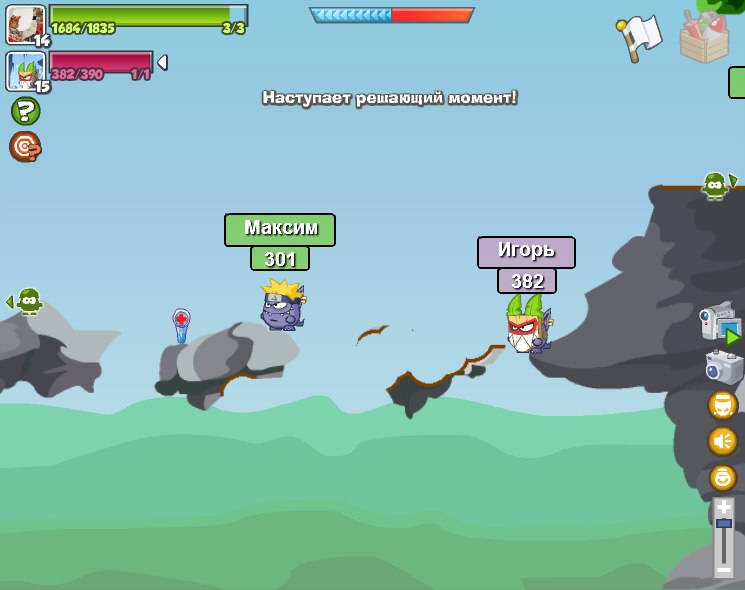Take a screenshot with the photo camera icon
The image size is (745, 590).
pos(723,367)
